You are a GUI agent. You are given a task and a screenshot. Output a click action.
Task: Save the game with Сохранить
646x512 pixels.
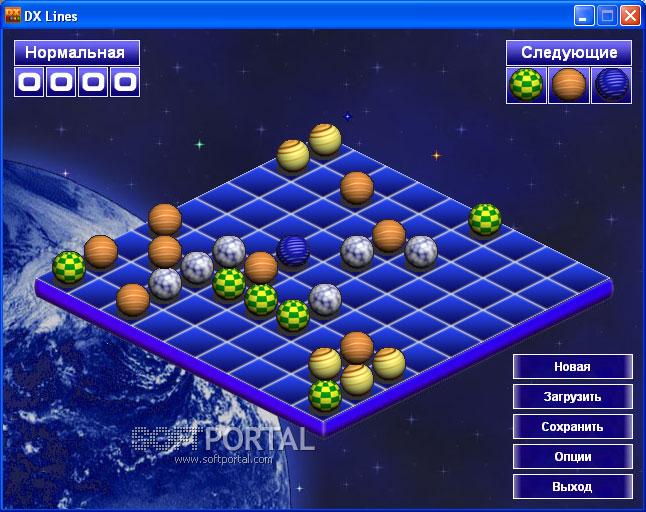click(x=572, y=427)
